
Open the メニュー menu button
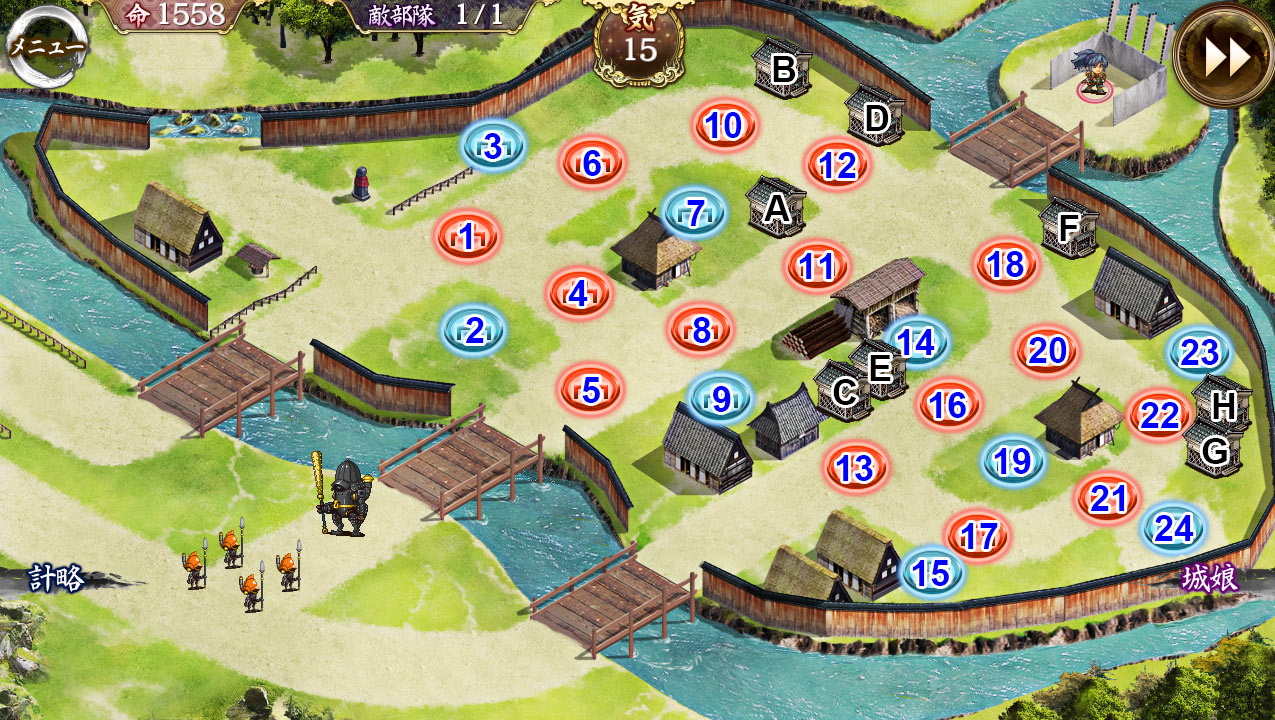[x=47, y=47]
